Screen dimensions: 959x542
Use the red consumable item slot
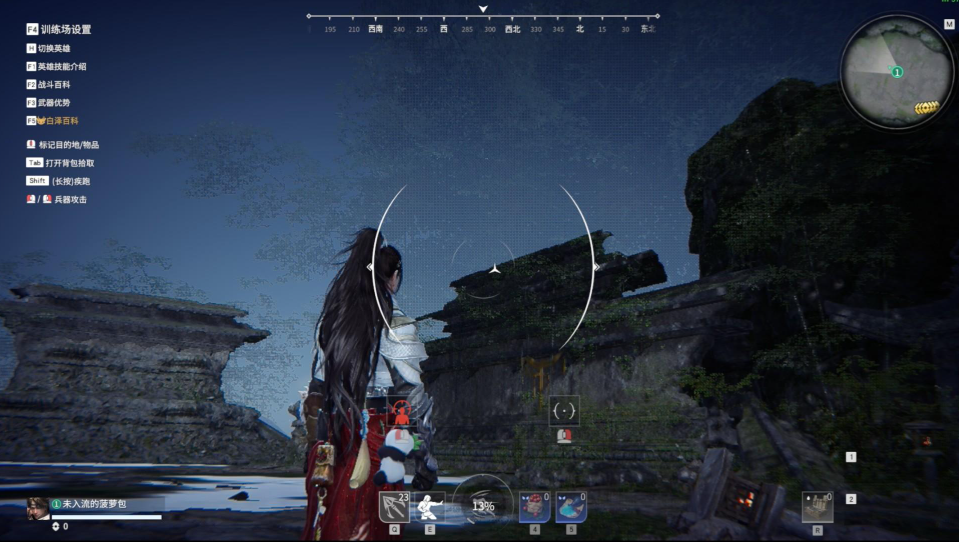point(534,506)
